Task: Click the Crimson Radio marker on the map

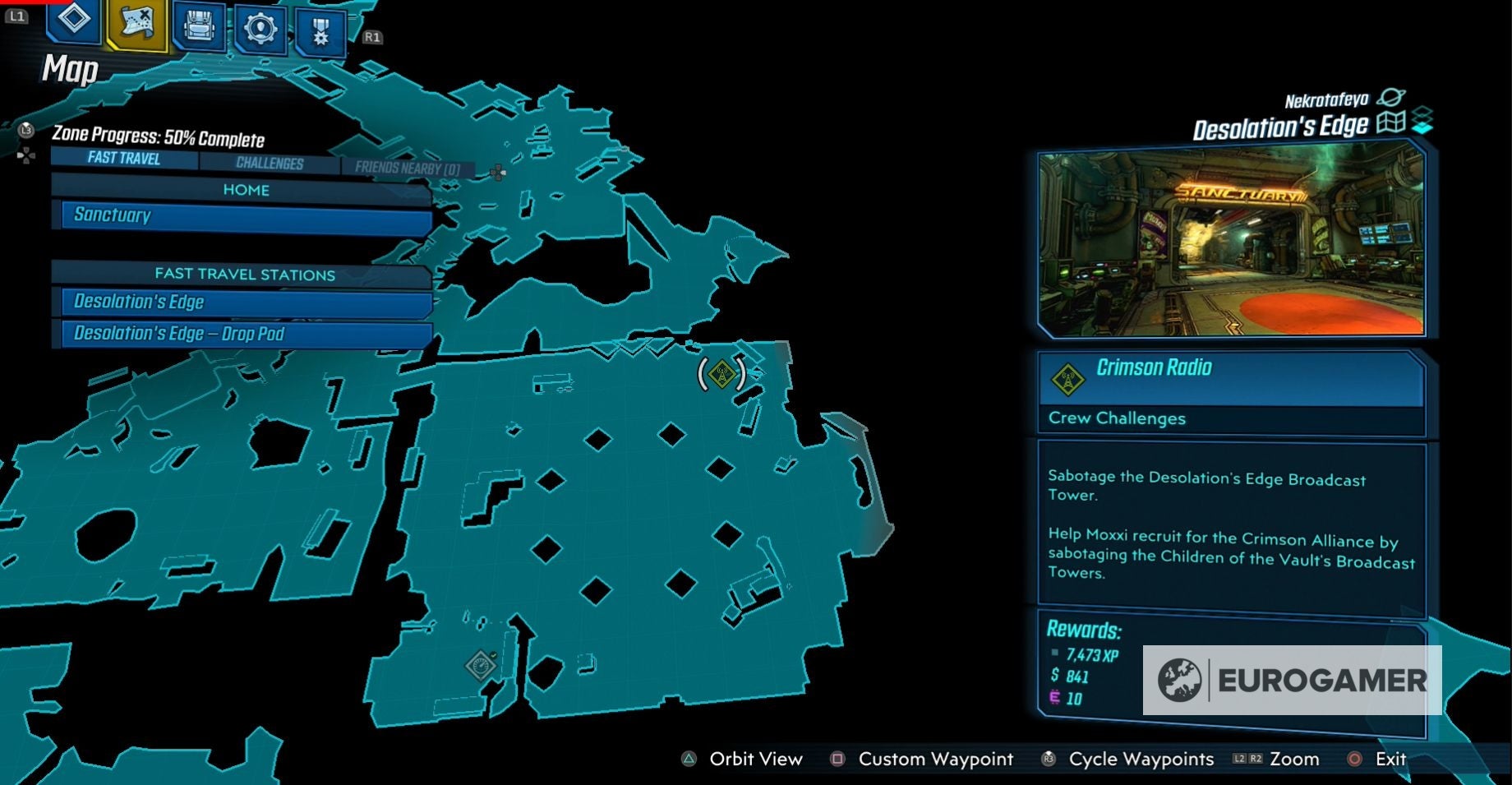Action: (x=721, y=372)
